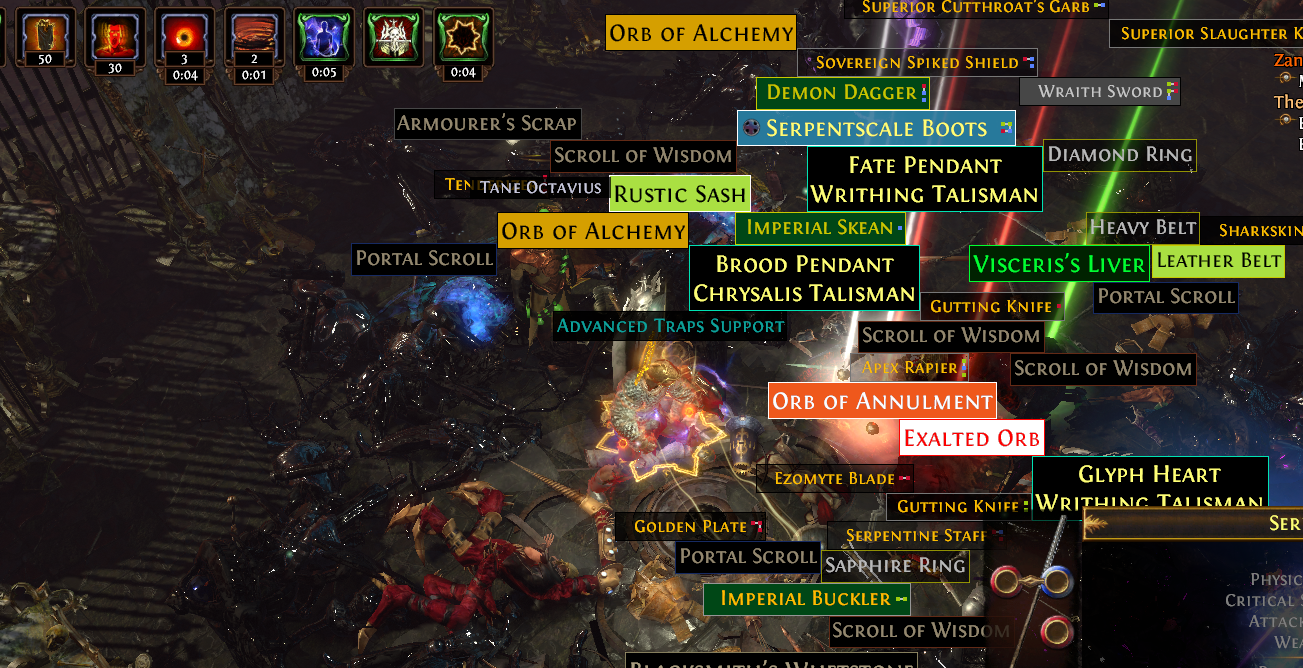
Task: Pick up the Ezomyte Blade
Action: coord(835,479)
